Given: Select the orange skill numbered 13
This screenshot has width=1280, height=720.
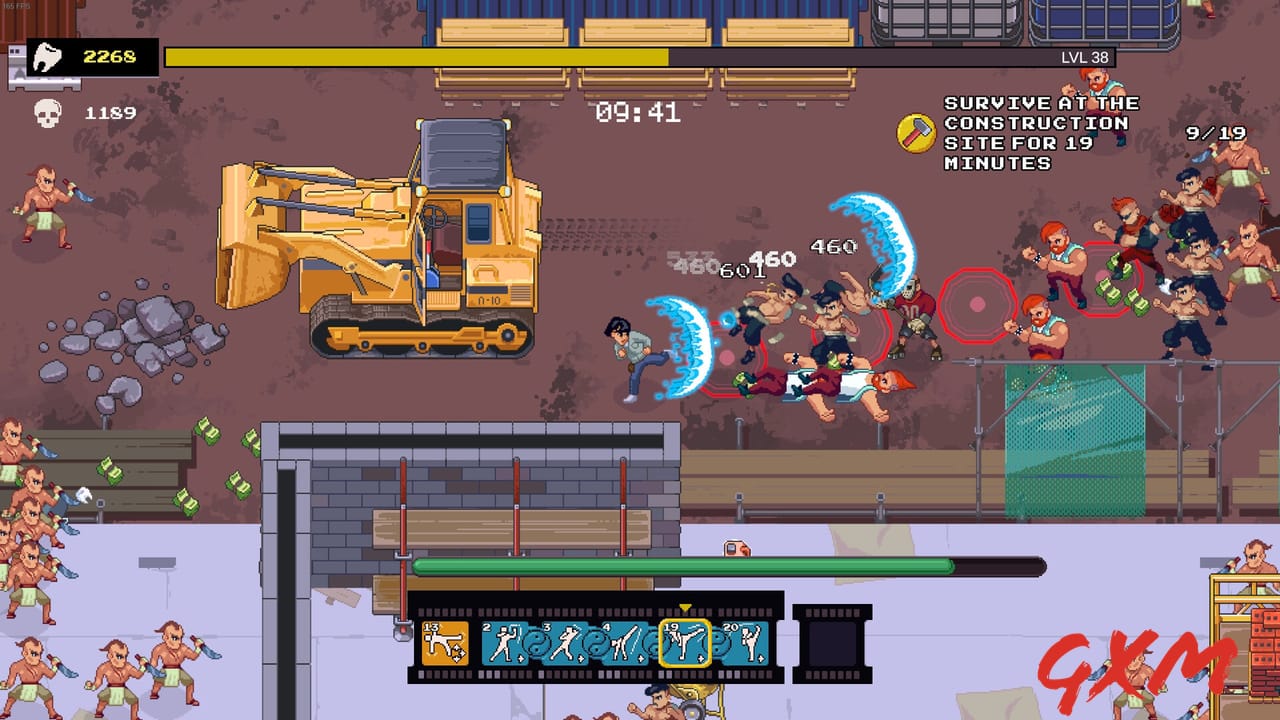Looking at the screenshot, I should coord(445,642).
